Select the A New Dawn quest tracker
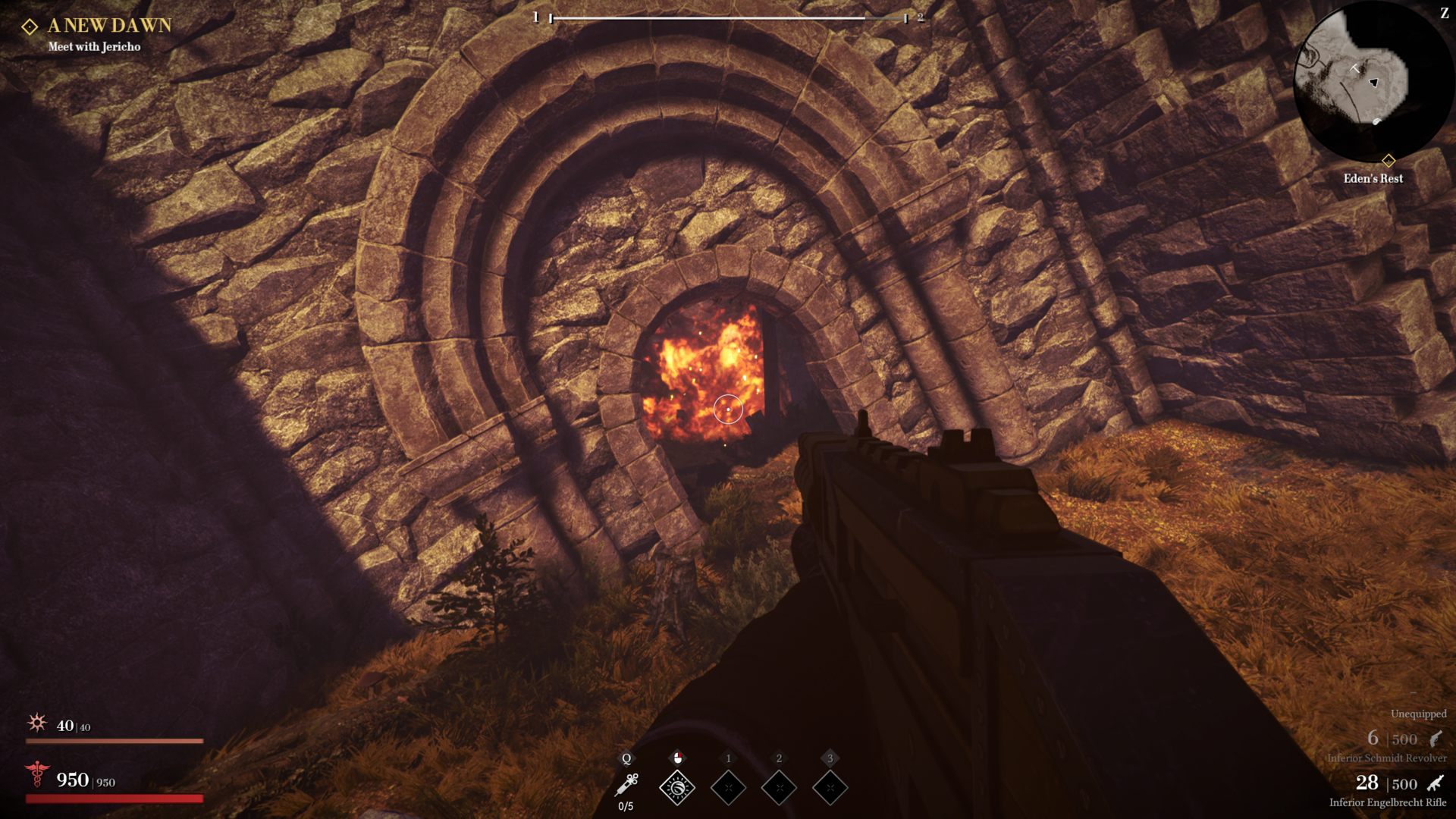The width and height of the screenshot is (1456, 819). point(109,26)
